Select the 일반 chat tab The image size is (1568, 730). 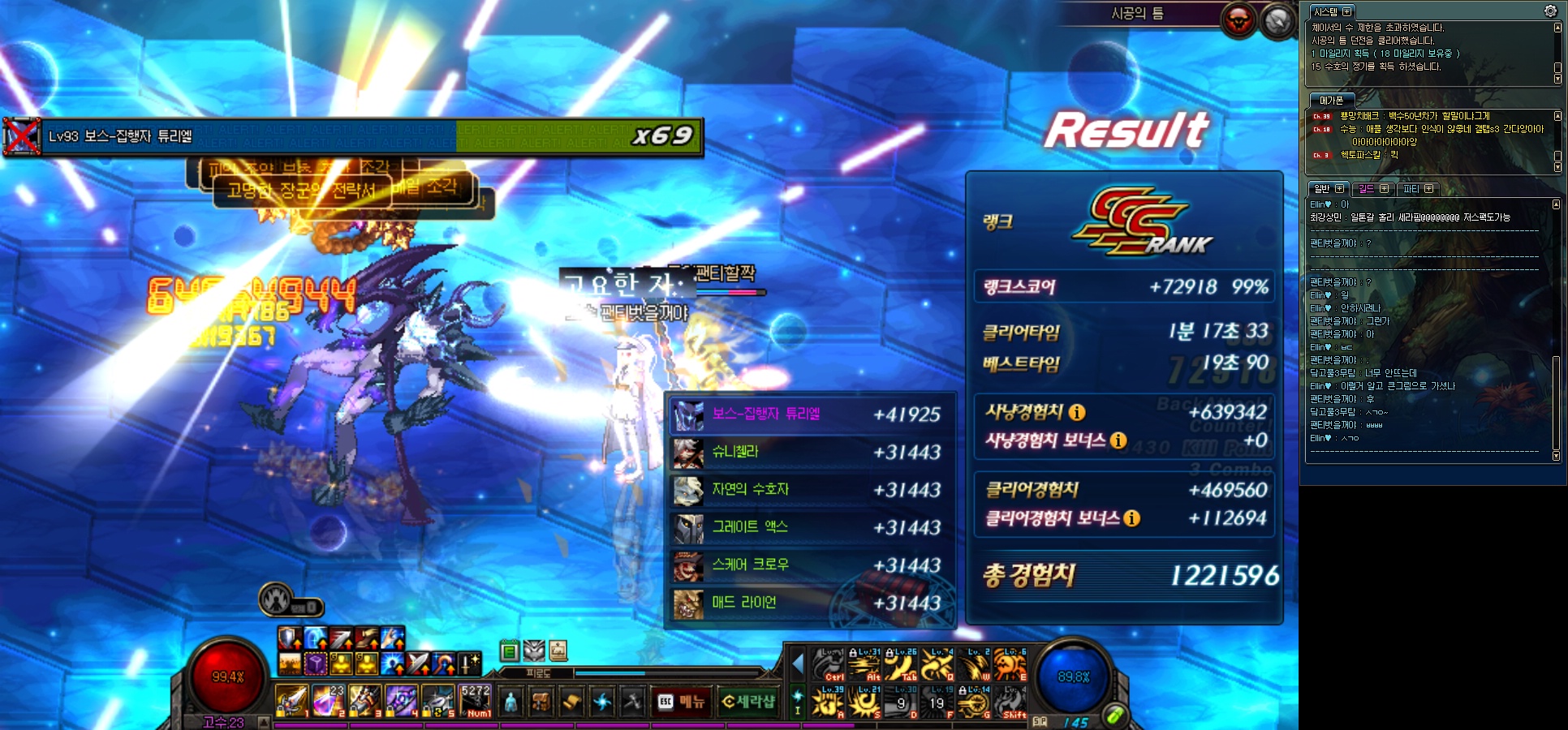(1323, 189)
